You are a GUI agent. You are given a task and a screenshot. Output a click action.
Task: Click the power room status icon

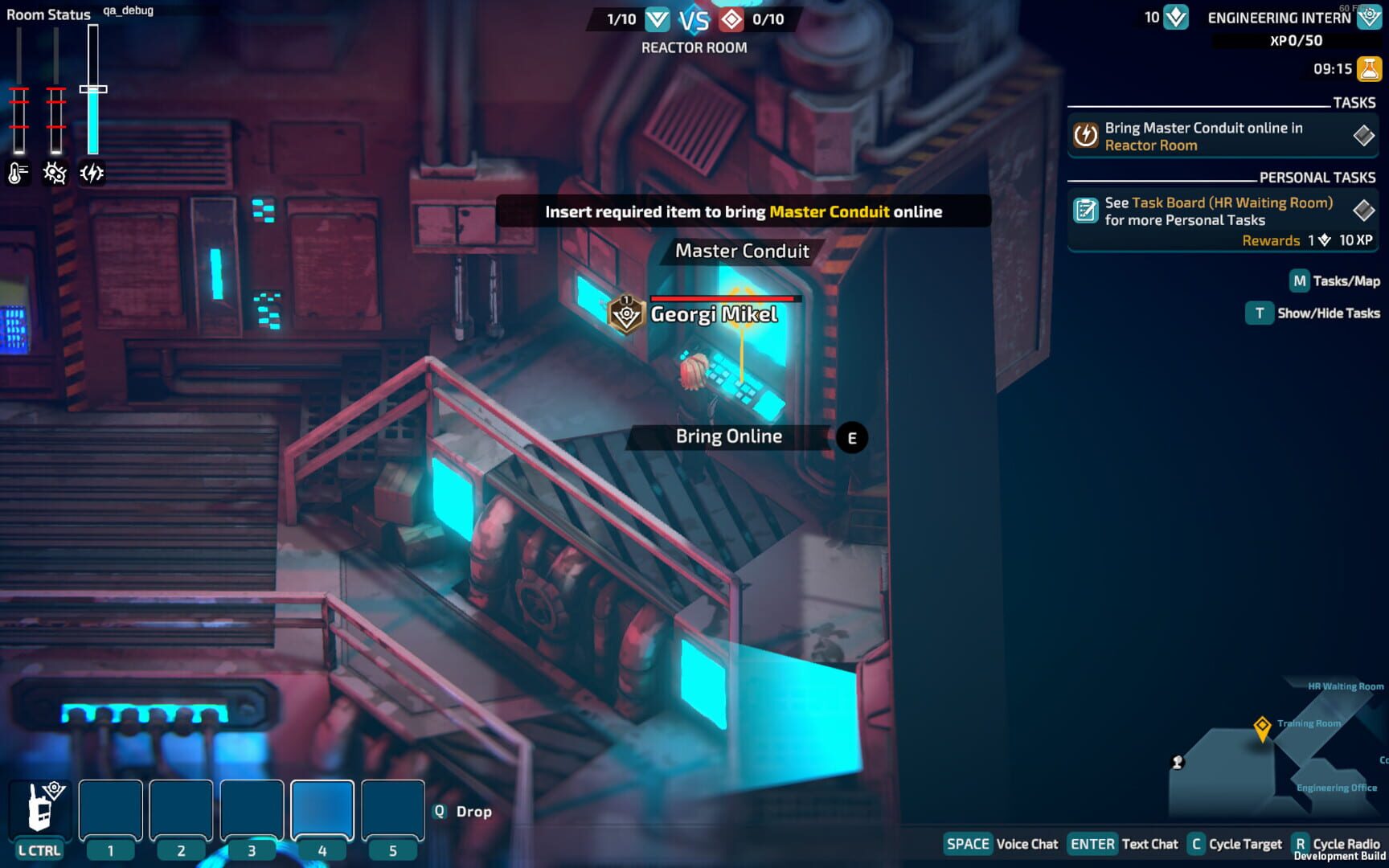[91, 171]
